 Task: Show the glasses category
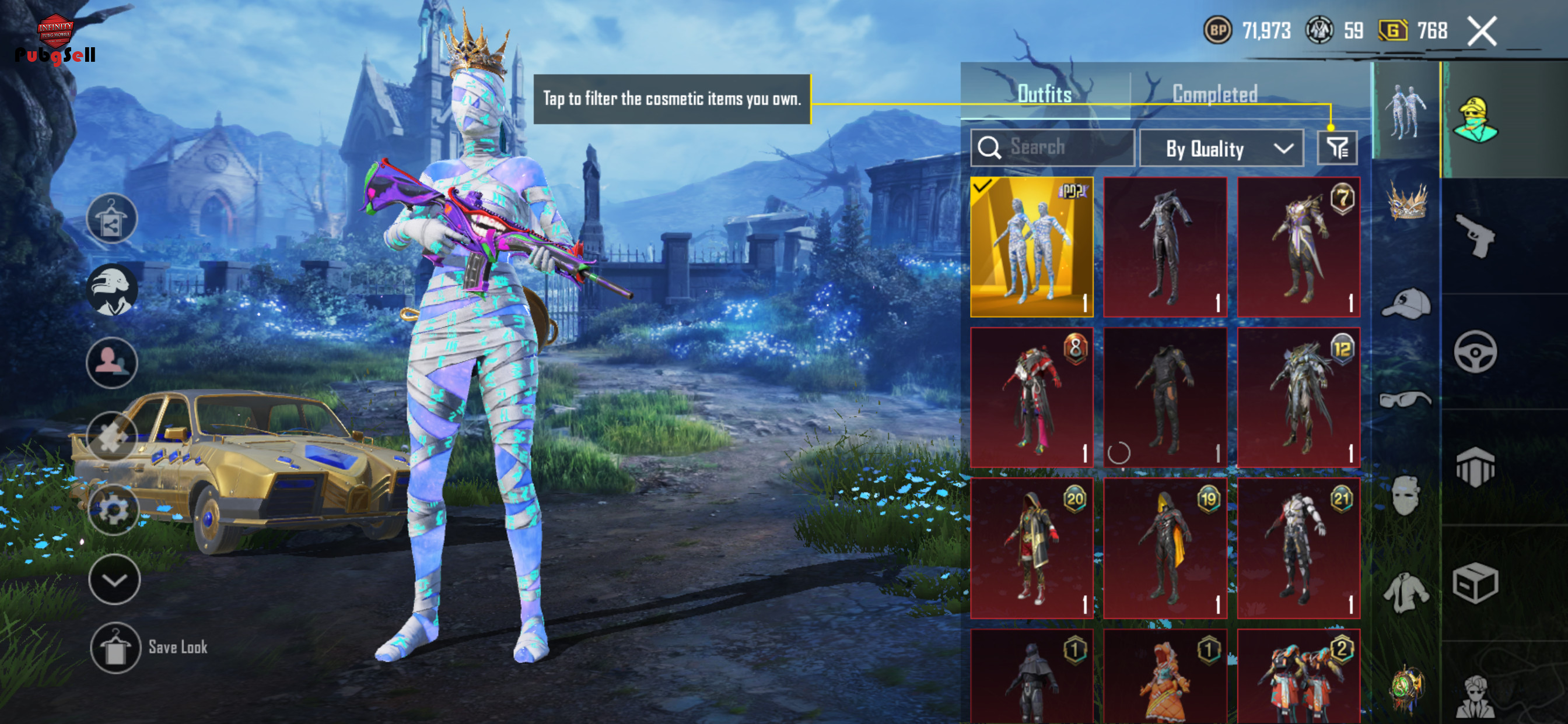tap(1406, 400)
